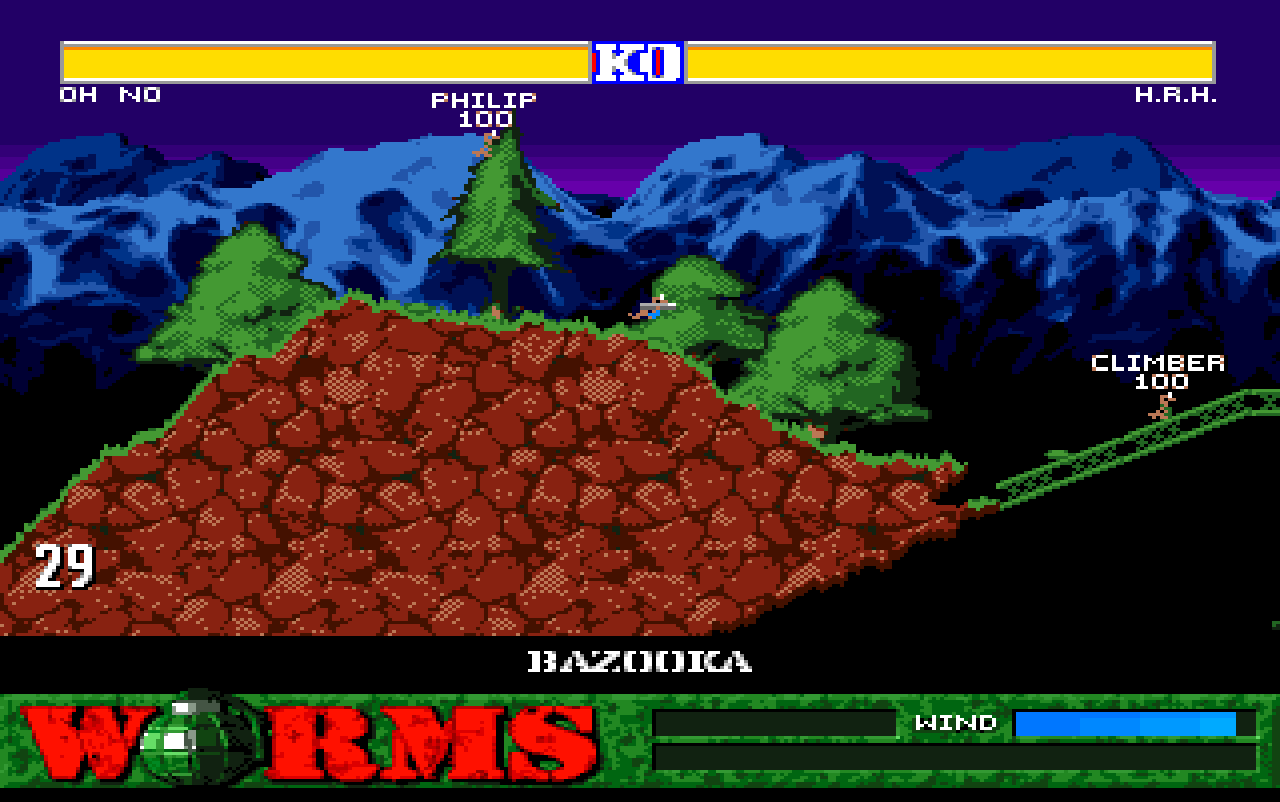Toggle the CLIMBER name label
1280x802 pixels.
click(x=1158, y=363)
